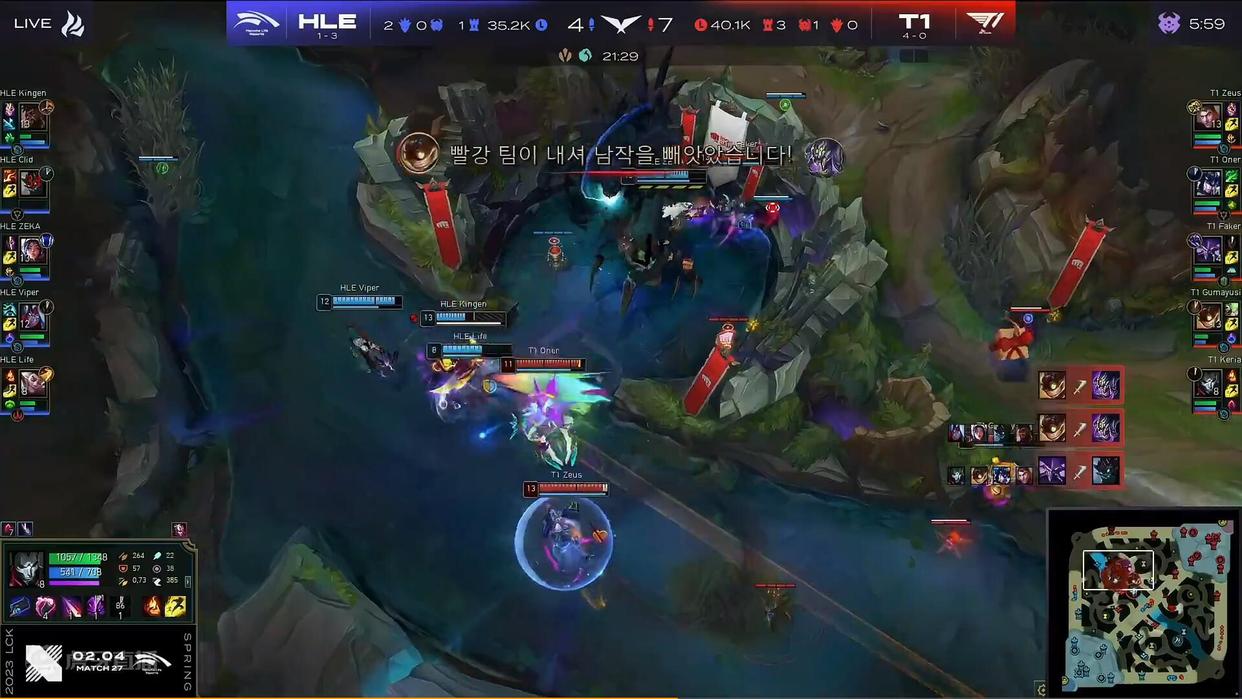Expand the champion stats panel arrow
This screenshot has width=1242, height=699.
click(x=187, y=581)
